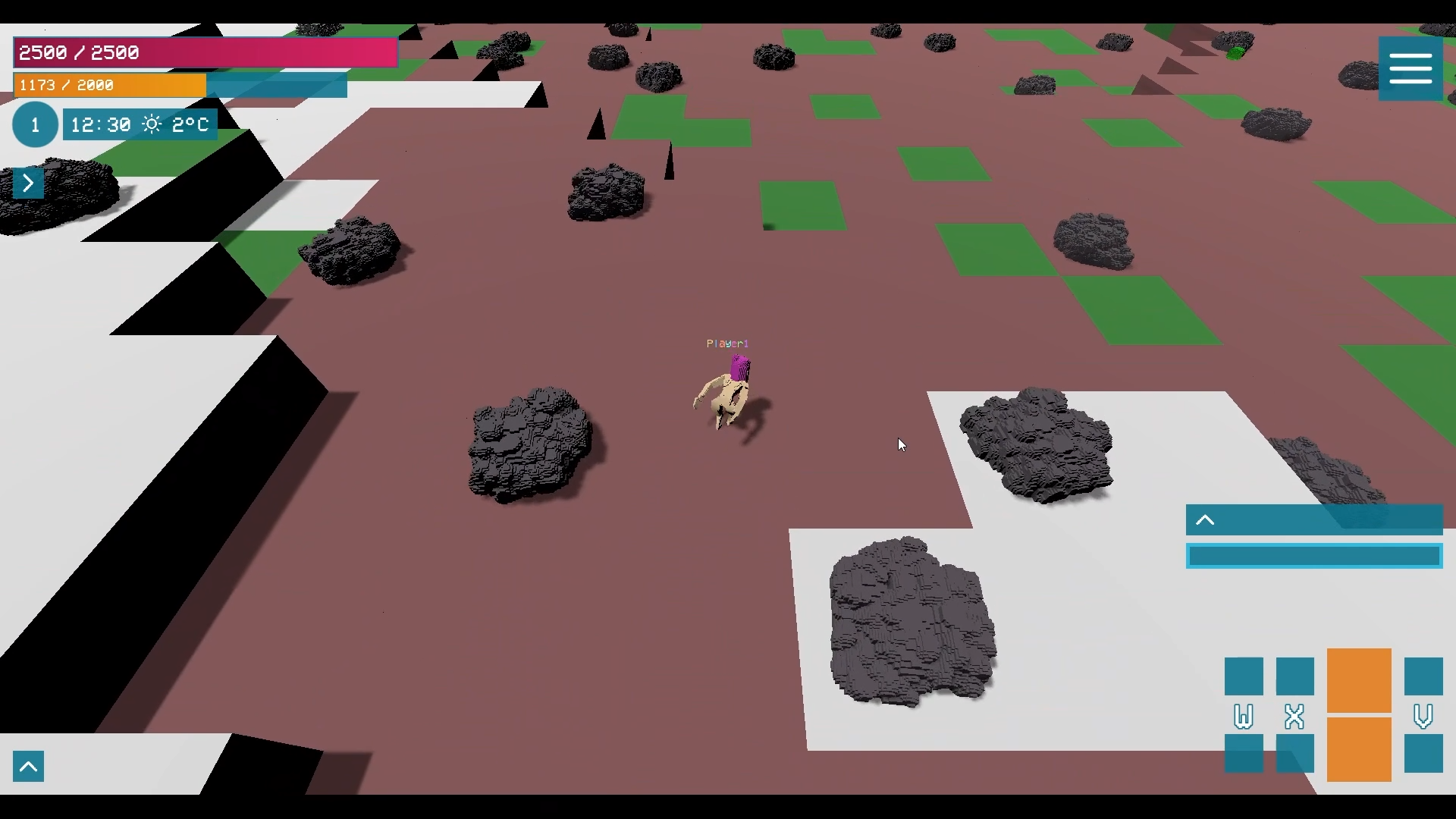Expand the left sidebar with the arrow
Image resolution: width=1456 pixels, height=819 pixels.
[28, 183]
